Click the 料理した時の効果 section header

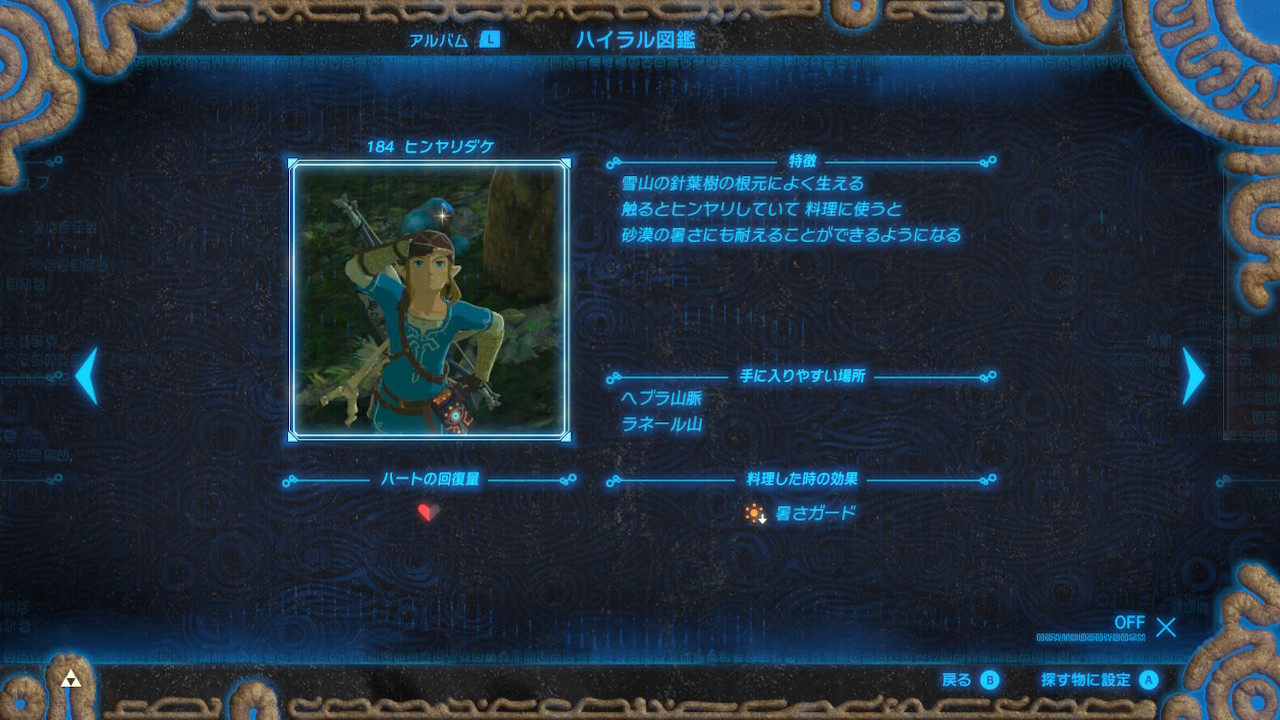coord(801,478)
